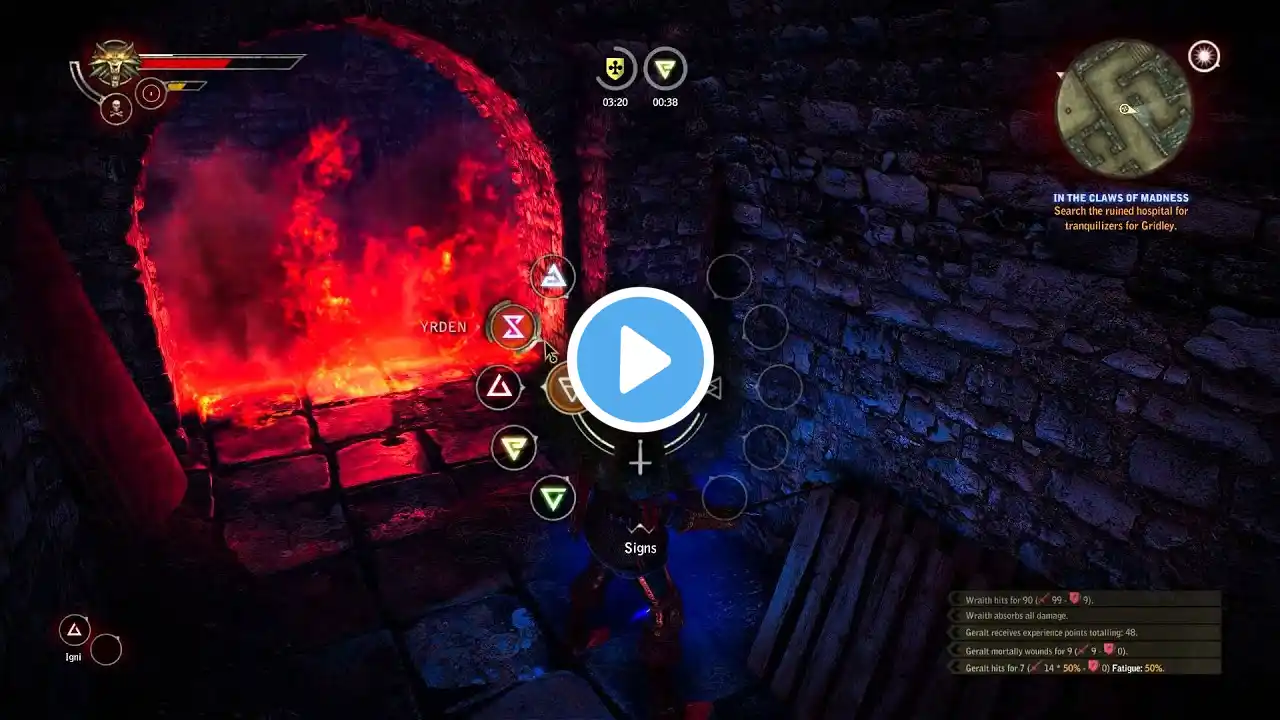The image size is (1280, 720).
Task: Play the video with the blue play button
Action: click(640, 359)
